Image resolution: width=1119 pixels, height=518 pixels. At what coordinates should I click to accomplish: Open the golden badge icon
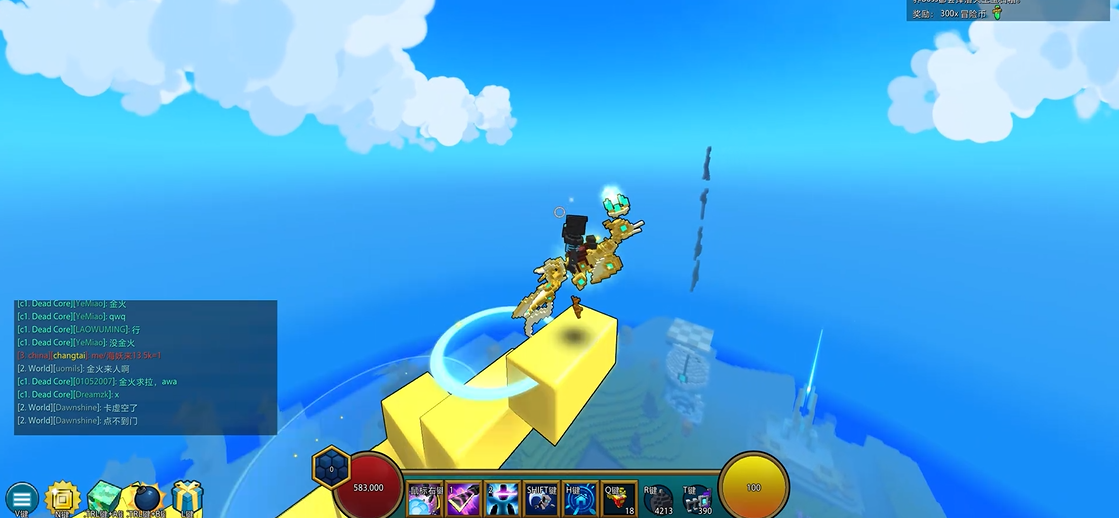(x=62, y=498)
